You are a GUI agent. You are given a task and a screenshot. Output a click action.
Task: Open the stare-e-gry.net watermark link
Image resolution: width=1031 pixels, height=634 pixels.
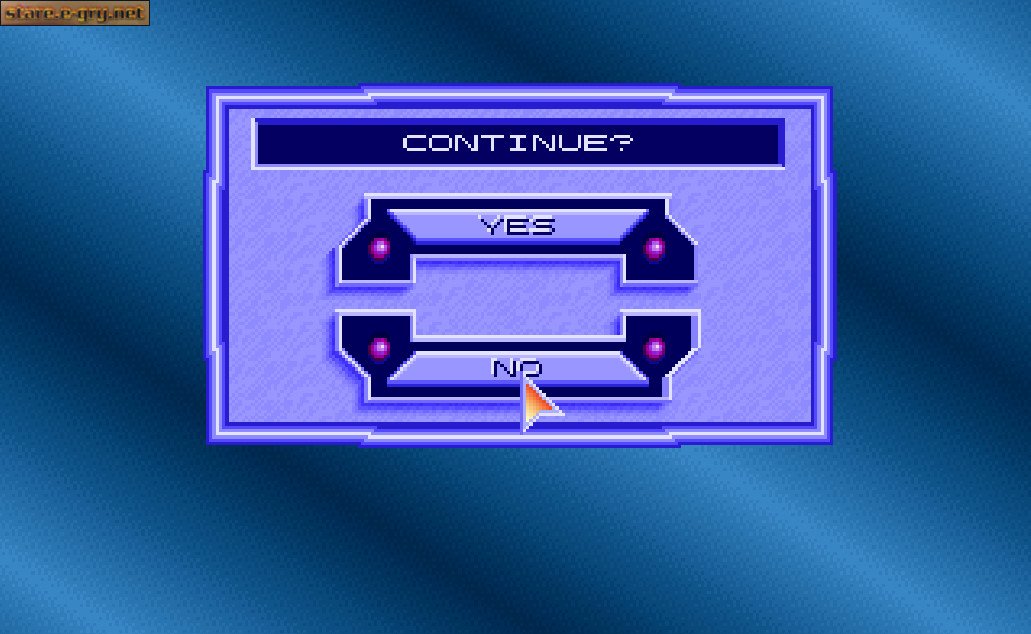pos(75,13)
